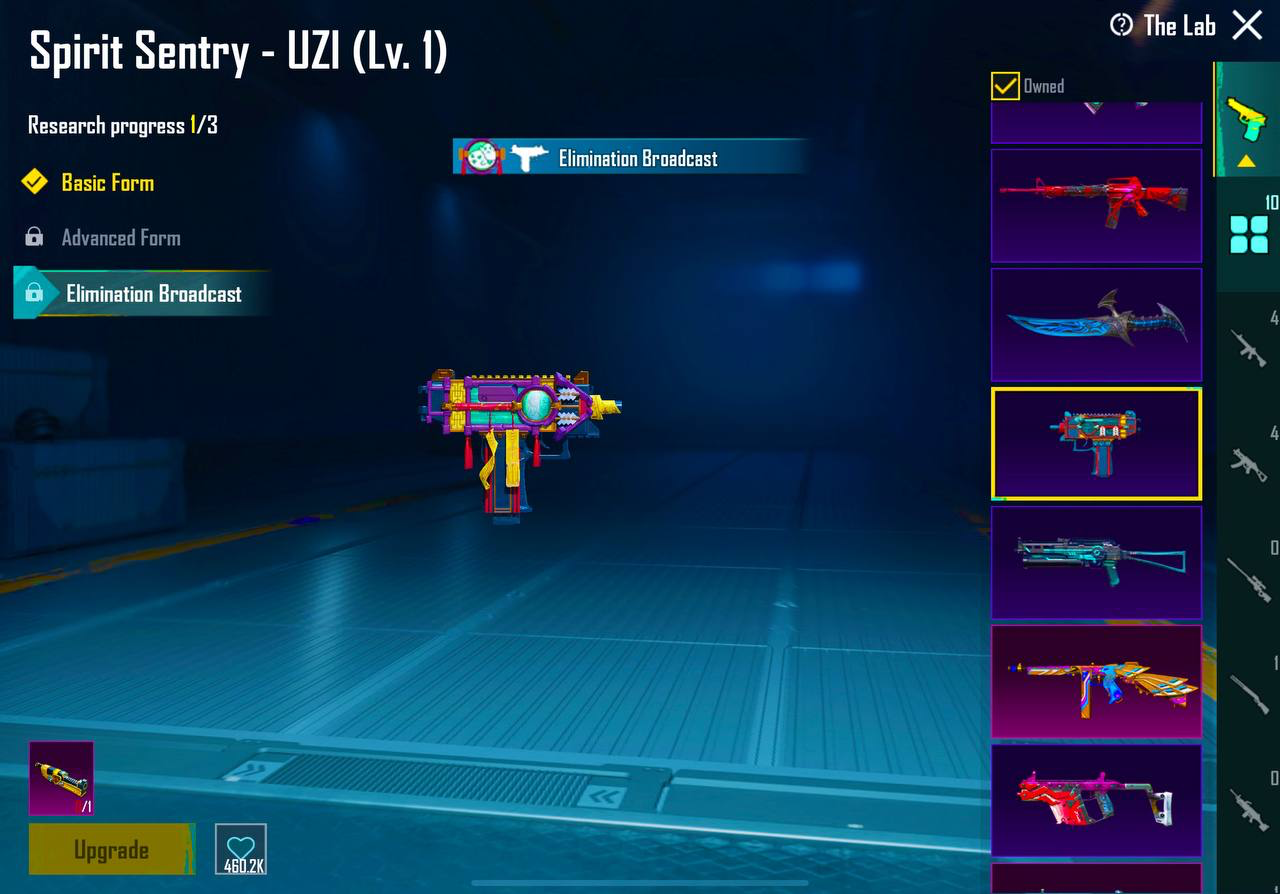Select the upgrade material item slot
This screenshot has height=894, width=1280.
(61, 778)
